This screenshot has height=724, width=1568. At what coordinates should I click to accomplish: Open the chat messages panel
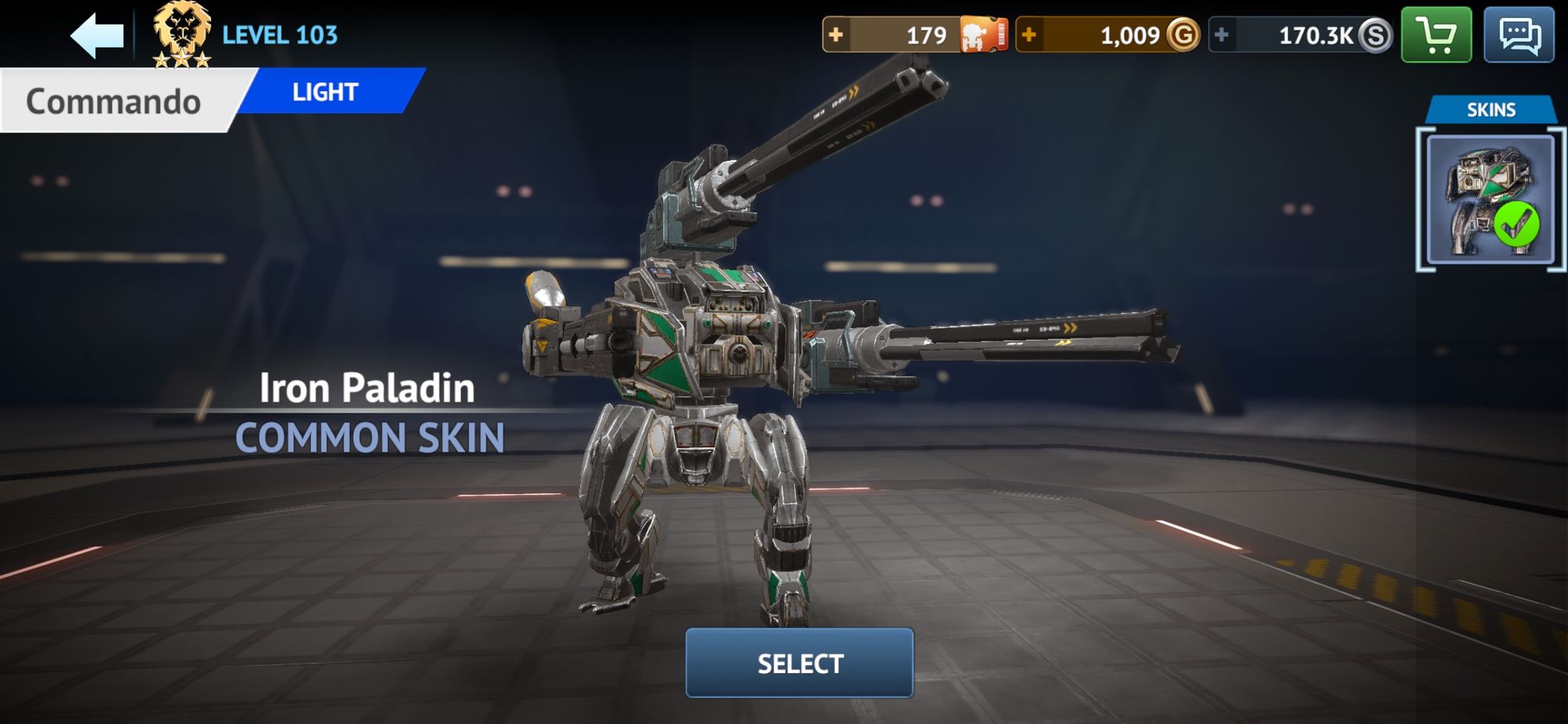(1522, 34)
